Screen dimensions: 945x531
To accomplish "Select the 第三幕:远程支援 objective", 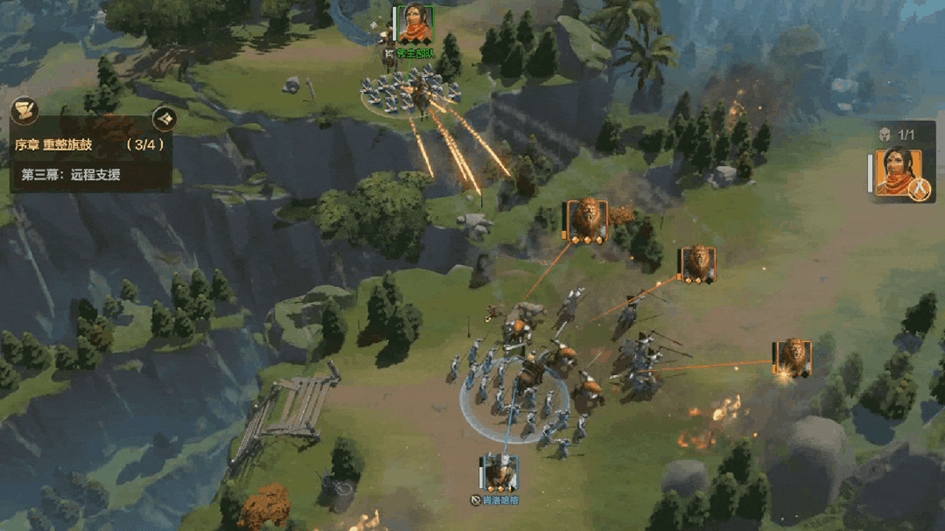I will coord(70,175).
